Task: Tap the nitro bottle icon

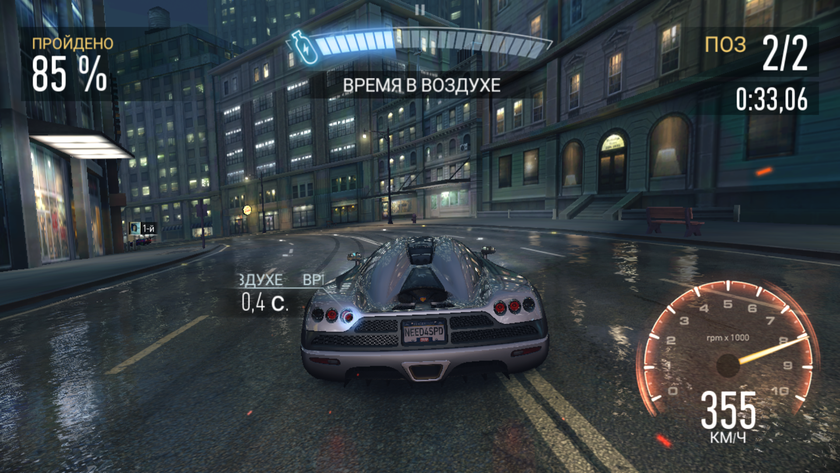Action: pyautogui.click(x=298, y=45)
